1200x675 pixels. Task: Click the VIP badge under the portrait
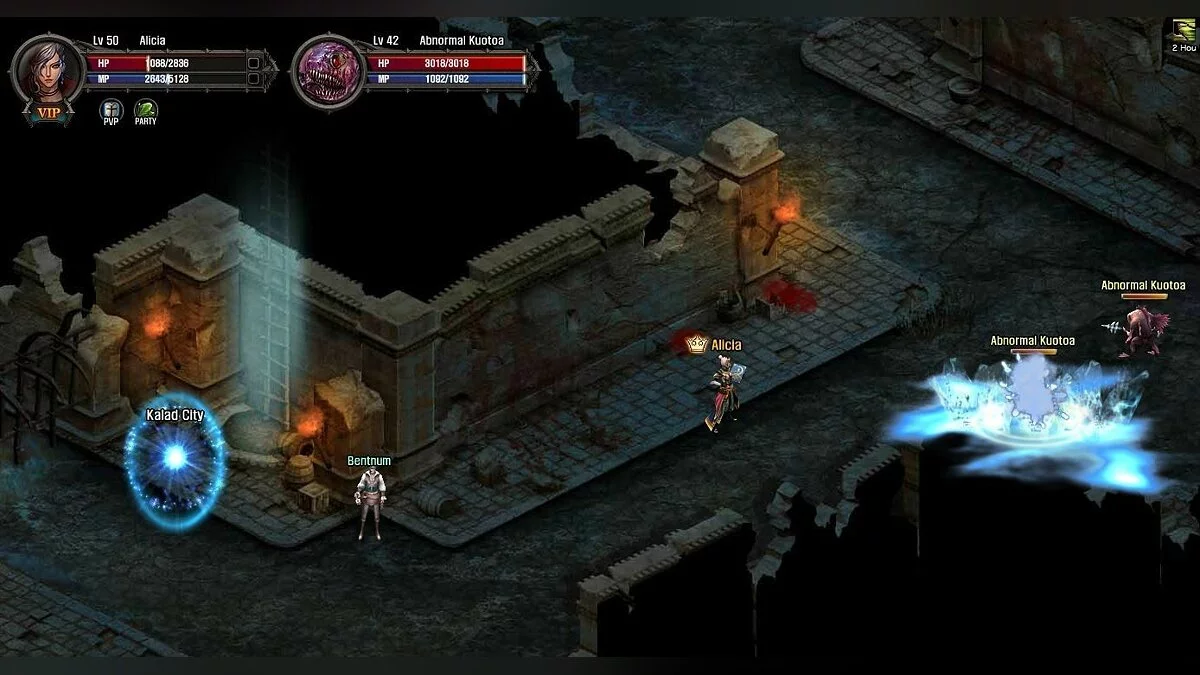(48, 113)
